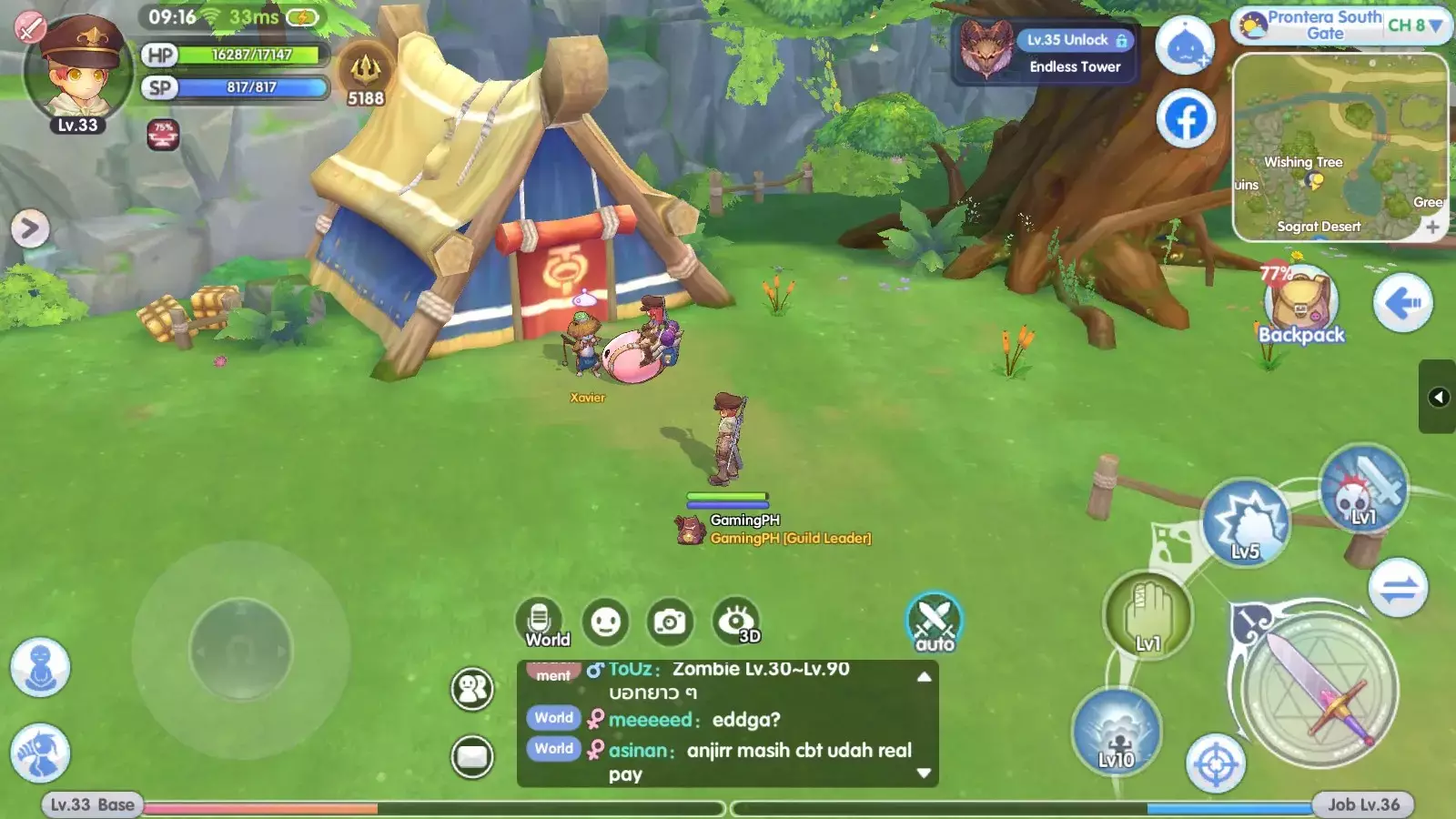Open the emoji face icon
Viewport: 1456px width, 819px height.
click(x=605, y=622)
